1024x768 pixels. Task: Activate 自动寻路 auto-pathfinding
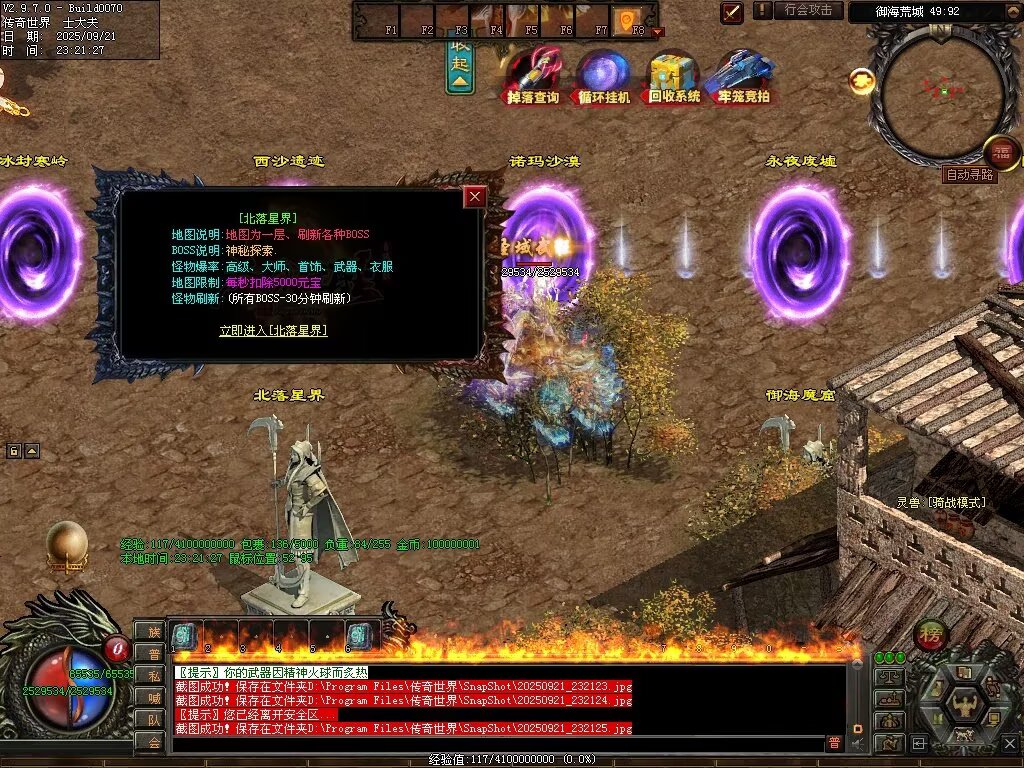click(x=970, y=174)
